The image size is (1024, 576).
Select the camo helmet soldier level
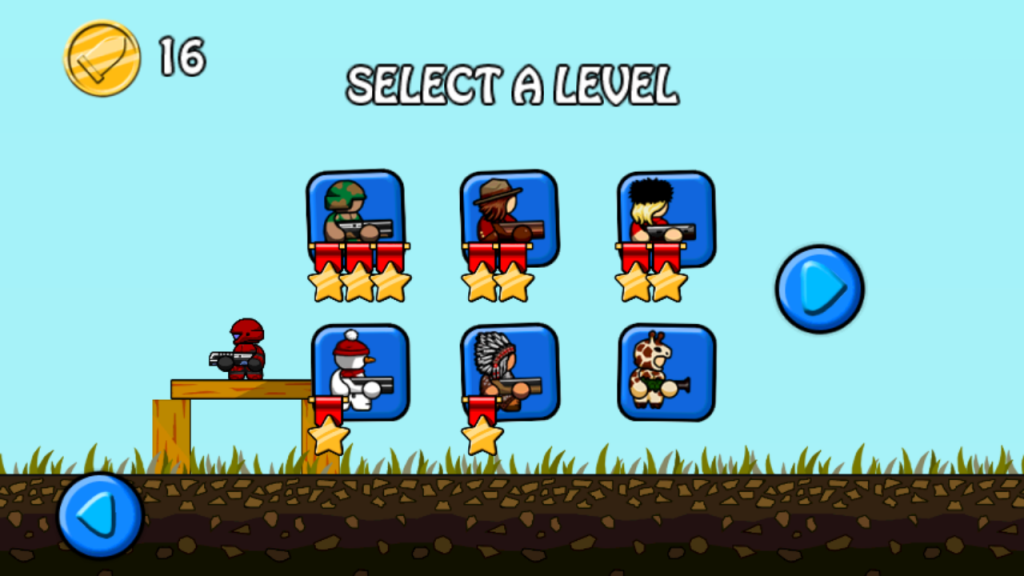pos(356,214)
